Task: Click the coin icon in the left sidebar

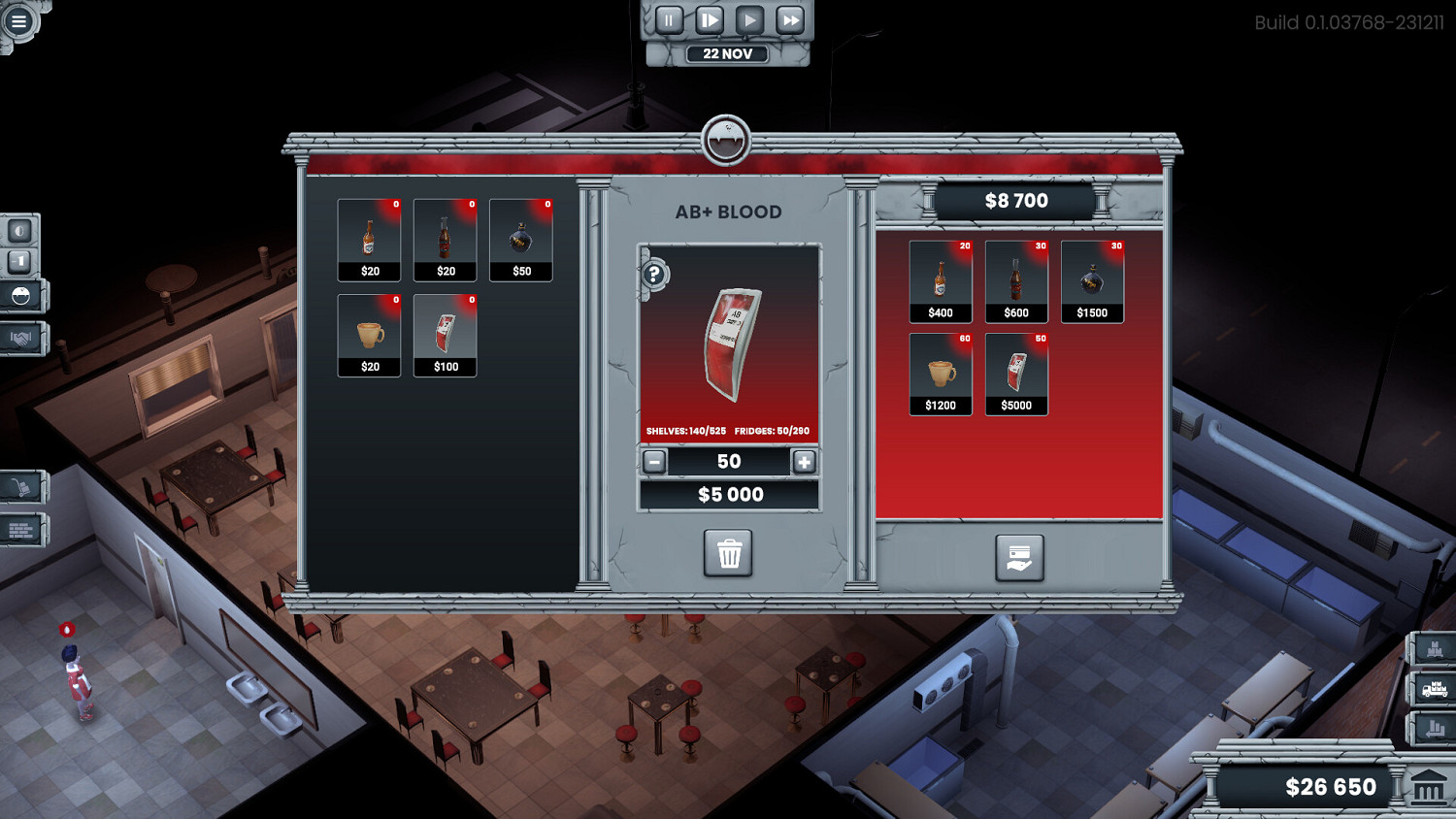Action: tap(21, 233)
